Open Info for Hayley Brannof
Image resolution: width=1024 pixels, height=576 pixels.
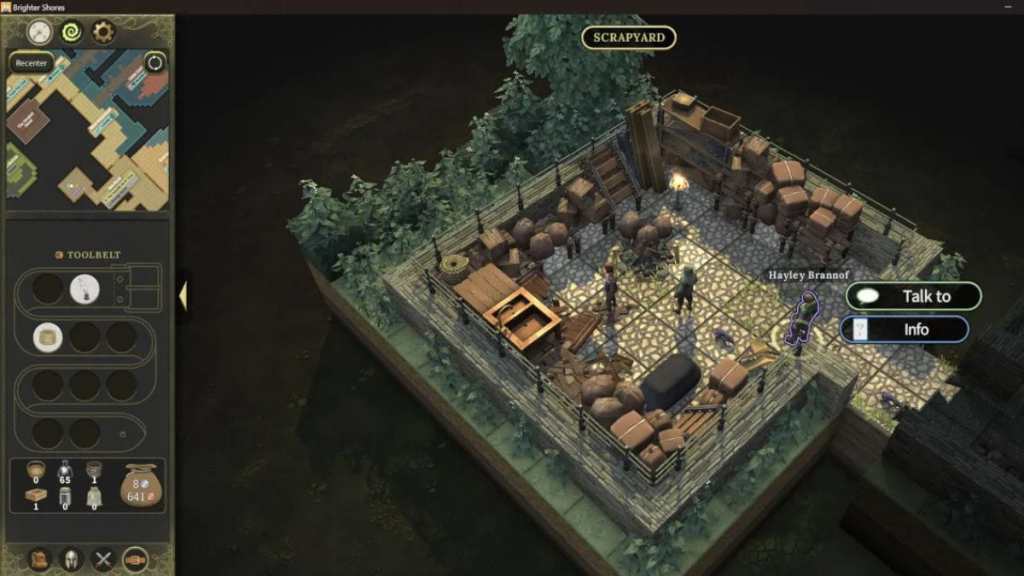pos(904,329)
